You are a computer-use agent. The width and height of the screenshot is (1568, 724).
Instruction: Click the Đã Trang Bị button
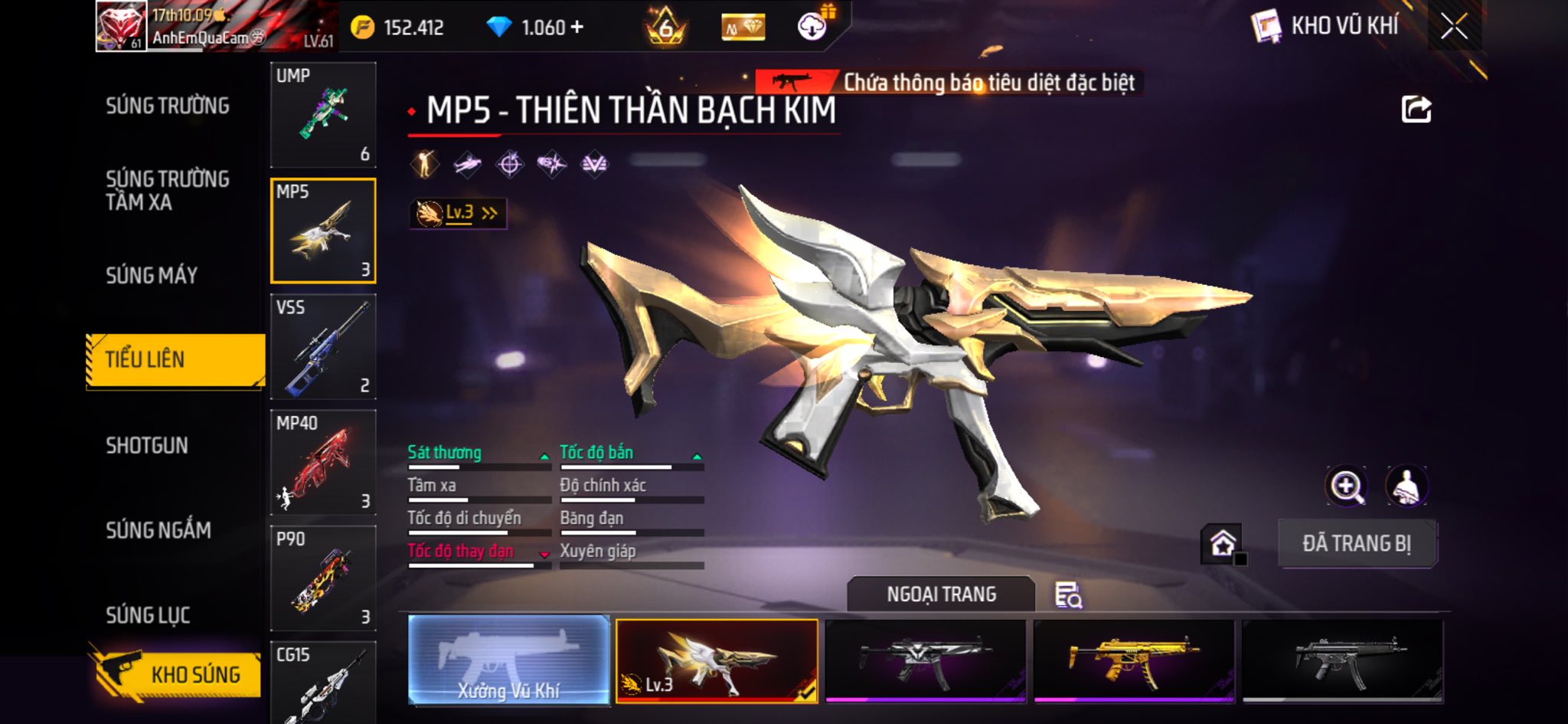[1357, 544]
